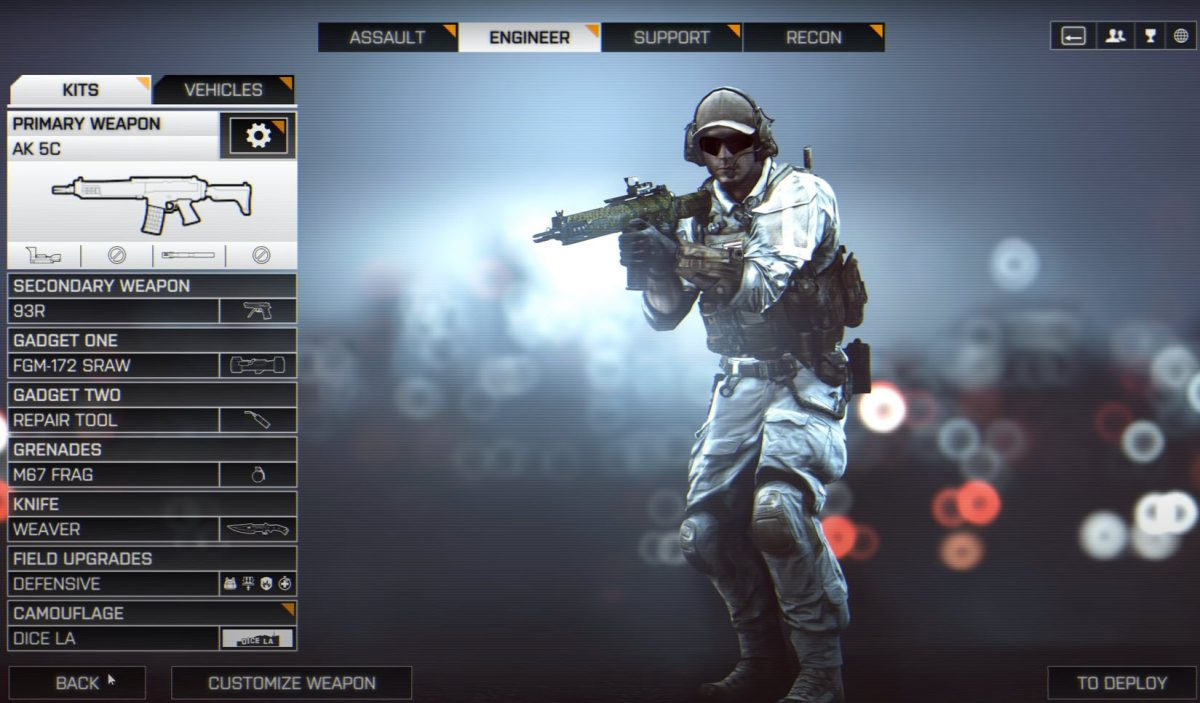Change the FGM-172 SRAW gadget
The width and height of the screenshot is (1200, 703).
point(152,366)
